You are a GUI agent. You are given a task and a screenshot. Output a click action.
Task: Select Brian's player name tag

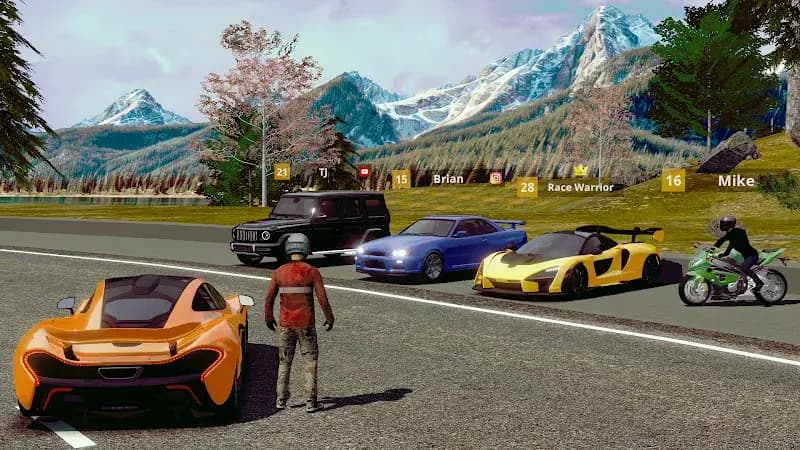click(x=447, y=179)
